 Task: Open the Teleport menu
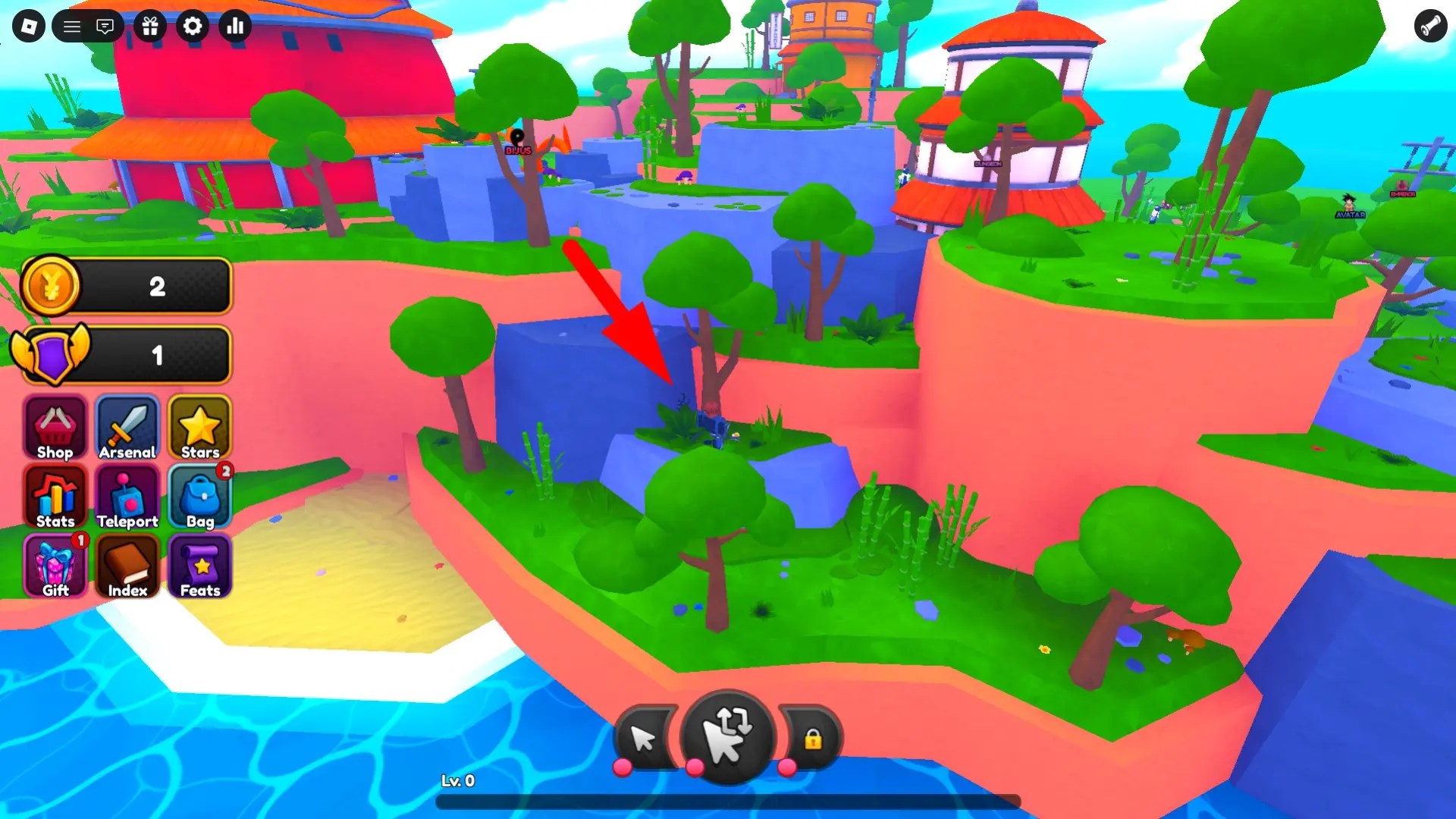[x=127, y=497]
